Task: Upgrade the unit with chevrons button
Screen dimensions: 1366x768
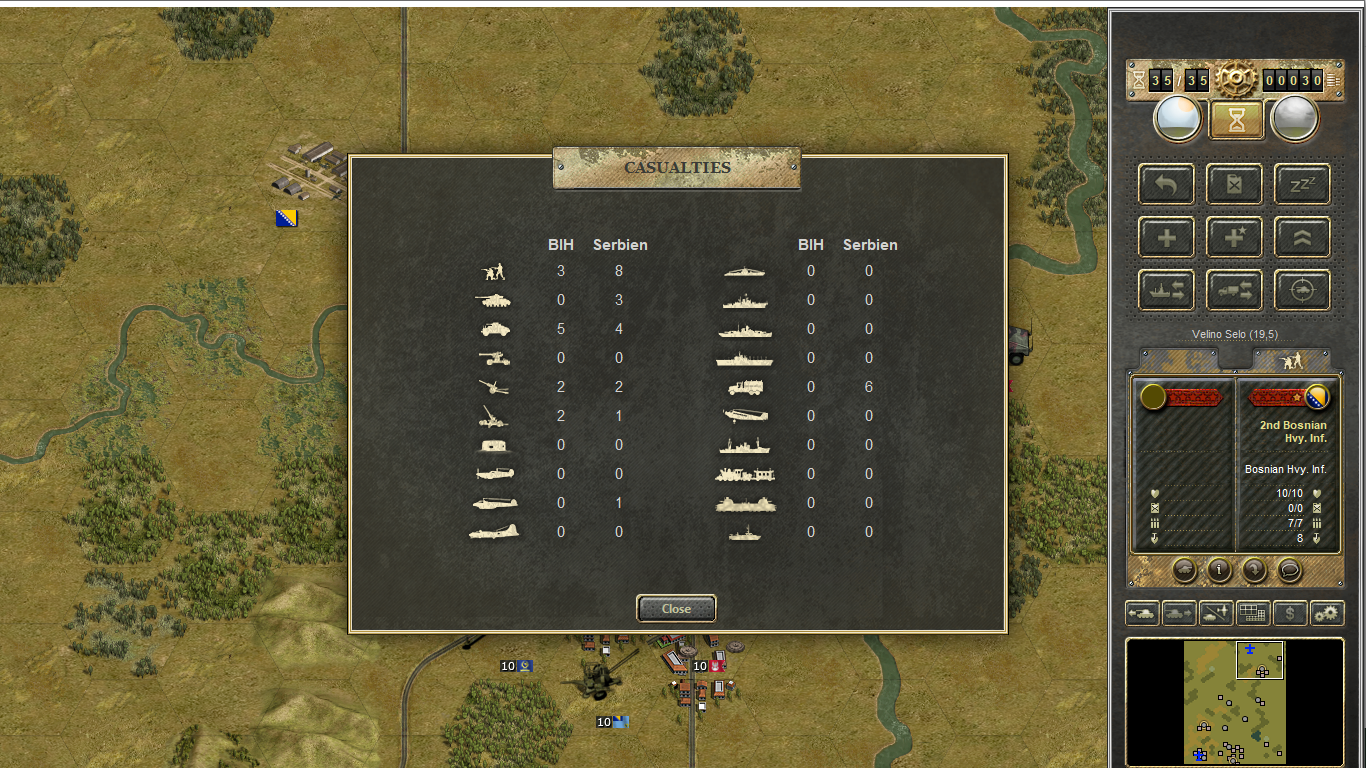Action: (1302, 237)
